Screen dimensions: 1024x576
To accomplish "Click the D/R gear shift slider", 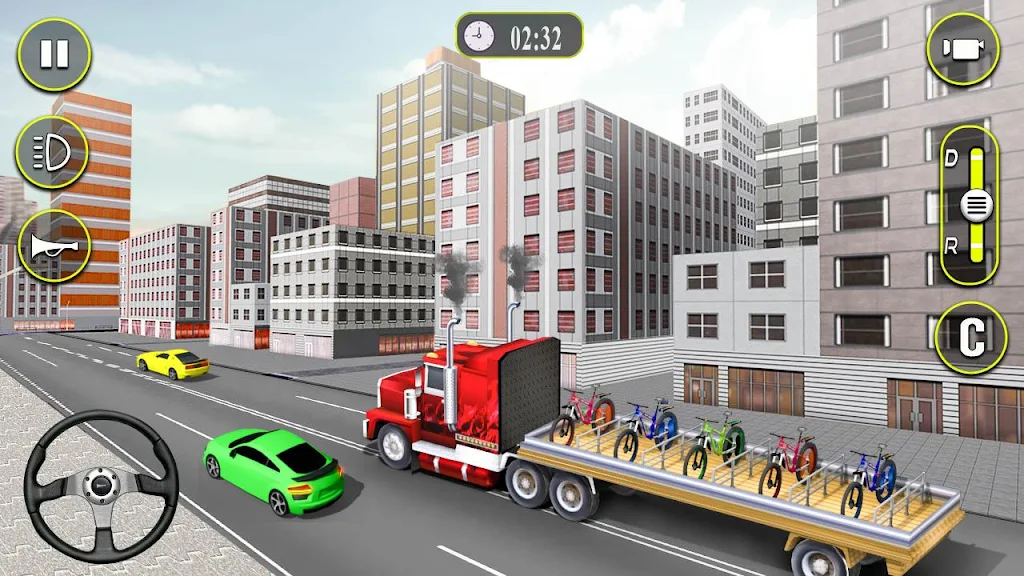I will [x=974, y=206].
